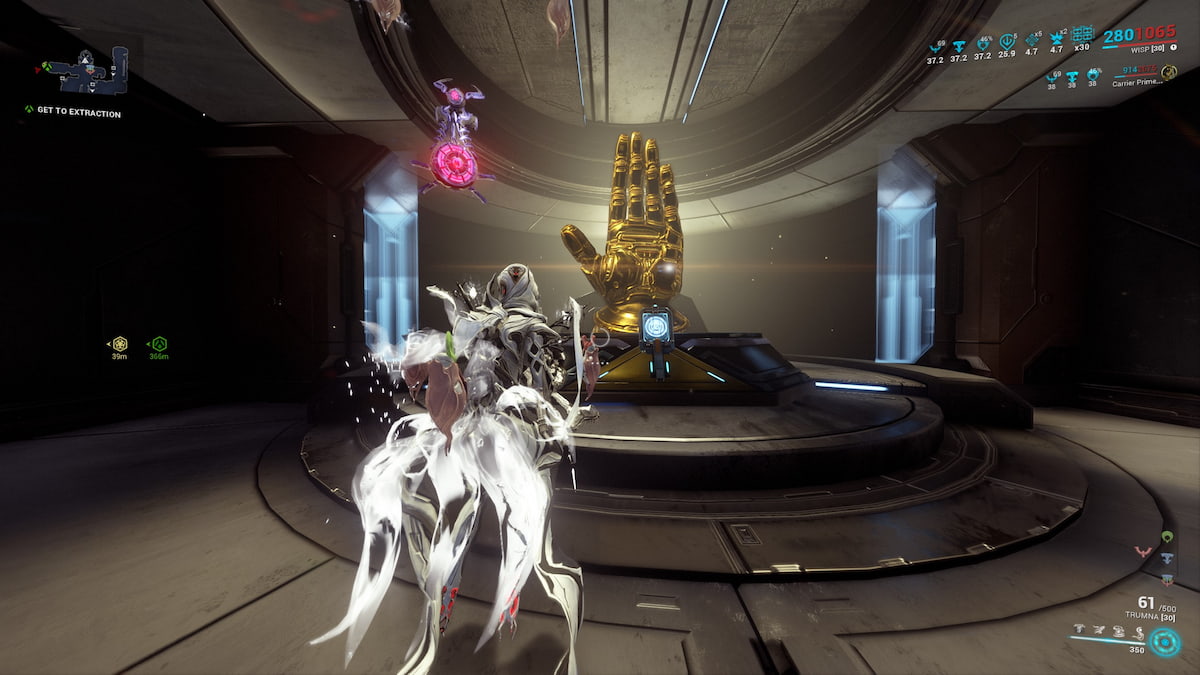This screenshot has height=675, width=1200.
Task: Select the x30 grid buff icon
Action: click(x=1082, y=35)
